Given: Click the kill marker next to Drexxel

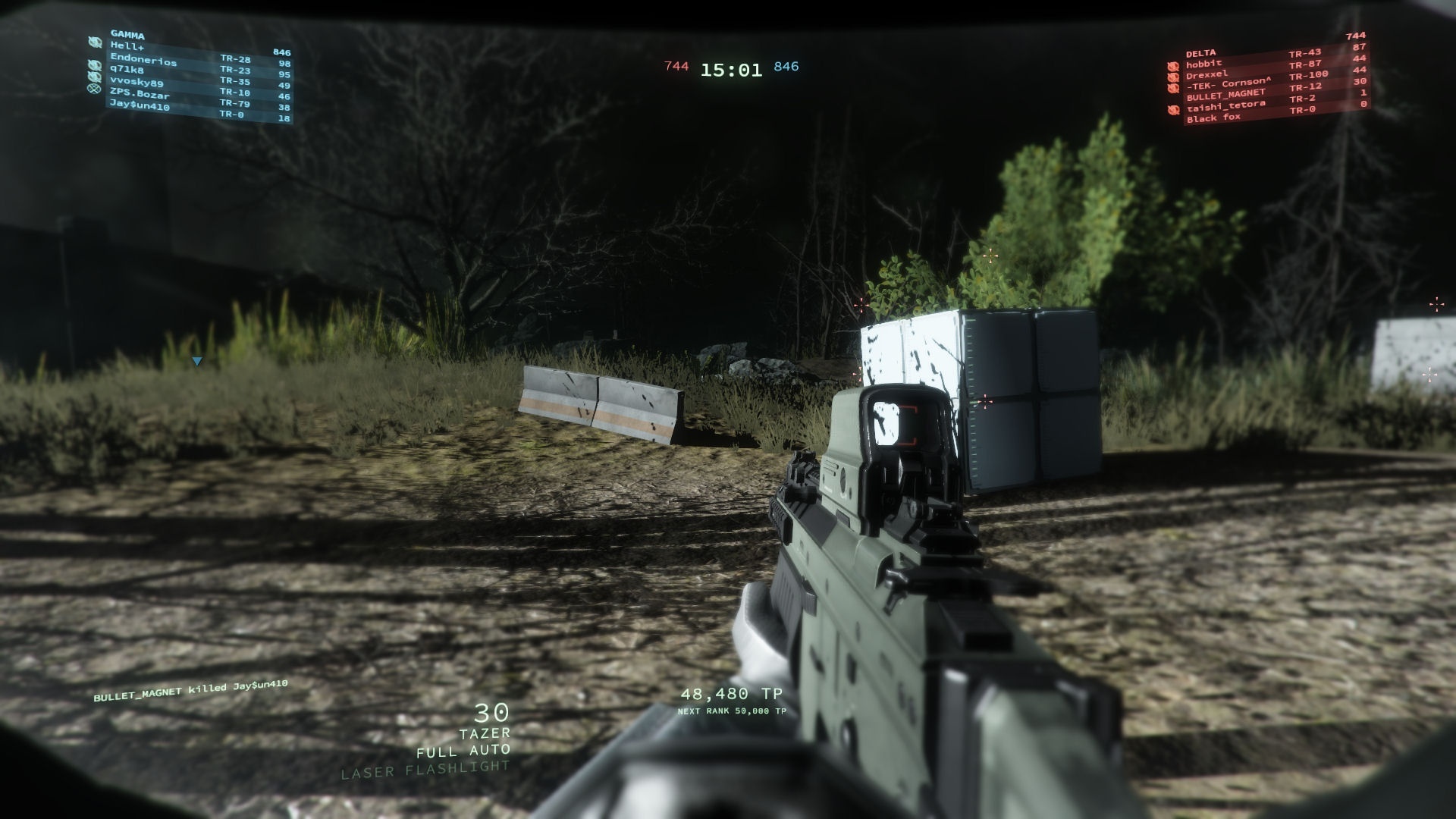Looking at the screenshot, I should click(x=1172, y=77).
